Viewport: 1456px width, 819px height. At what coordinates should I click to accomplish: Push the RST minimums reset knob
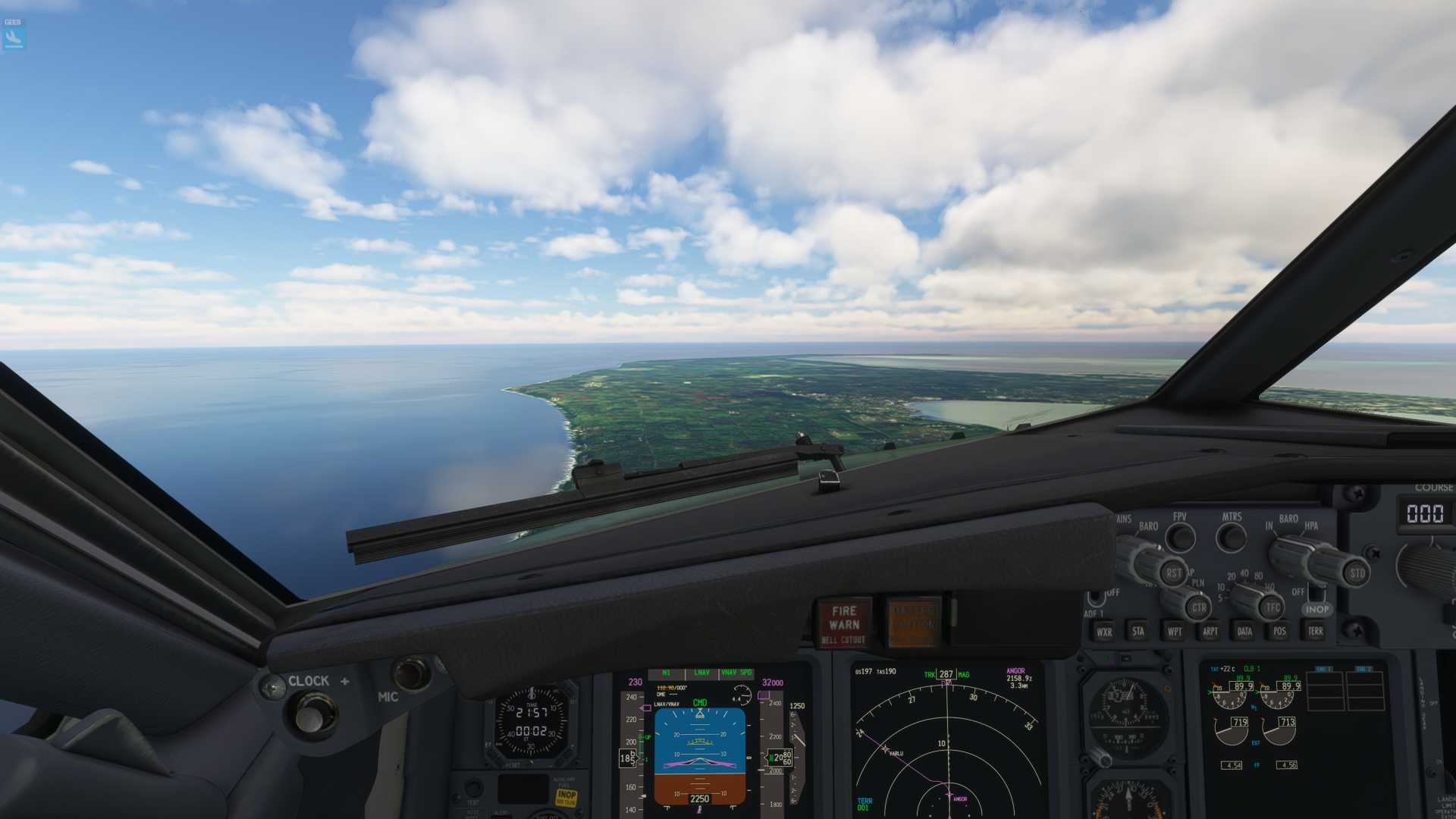(1173, 573)
